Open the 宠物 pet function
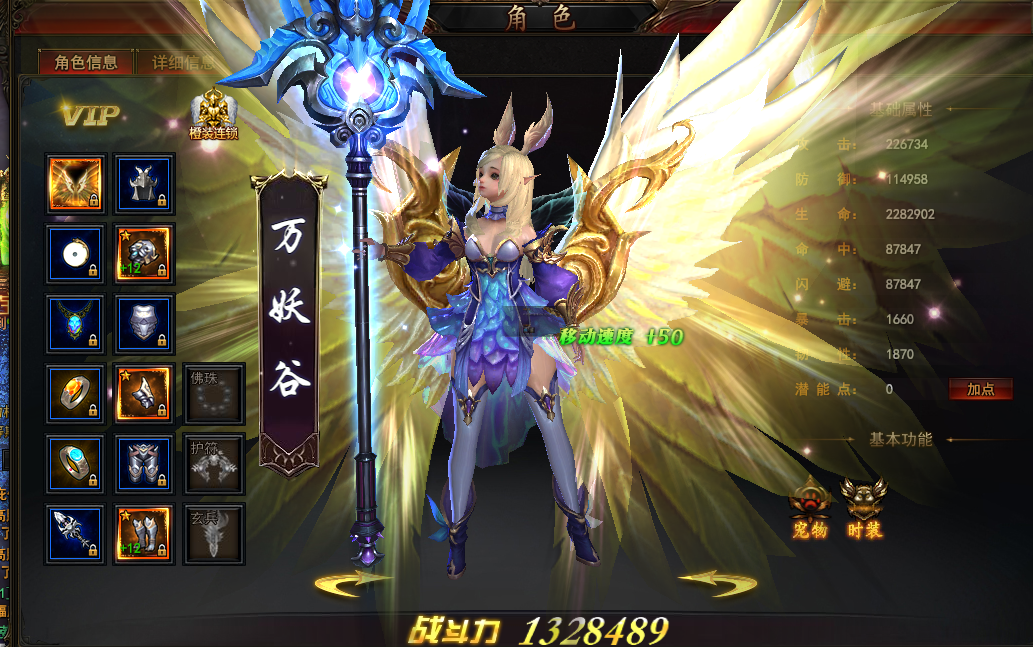The image size is (1033, 647). pyautogui.click(x=810, y=509)
